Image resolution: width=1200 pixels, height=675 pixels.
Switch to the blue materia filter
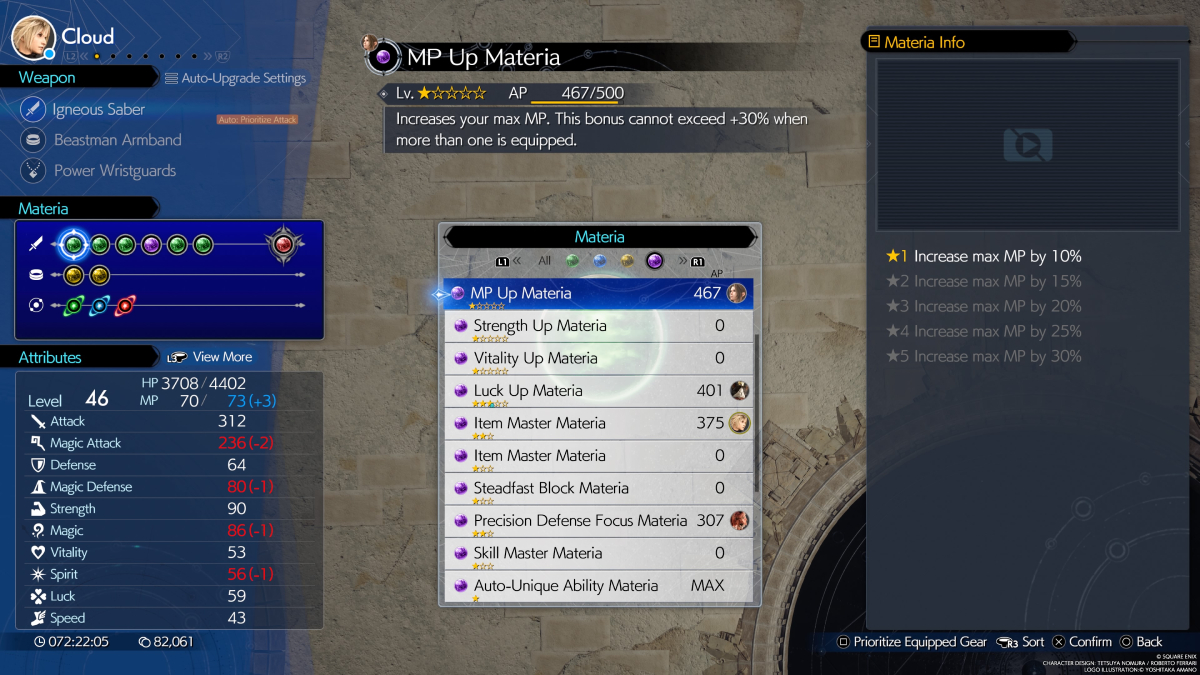(x=600, y=261)
